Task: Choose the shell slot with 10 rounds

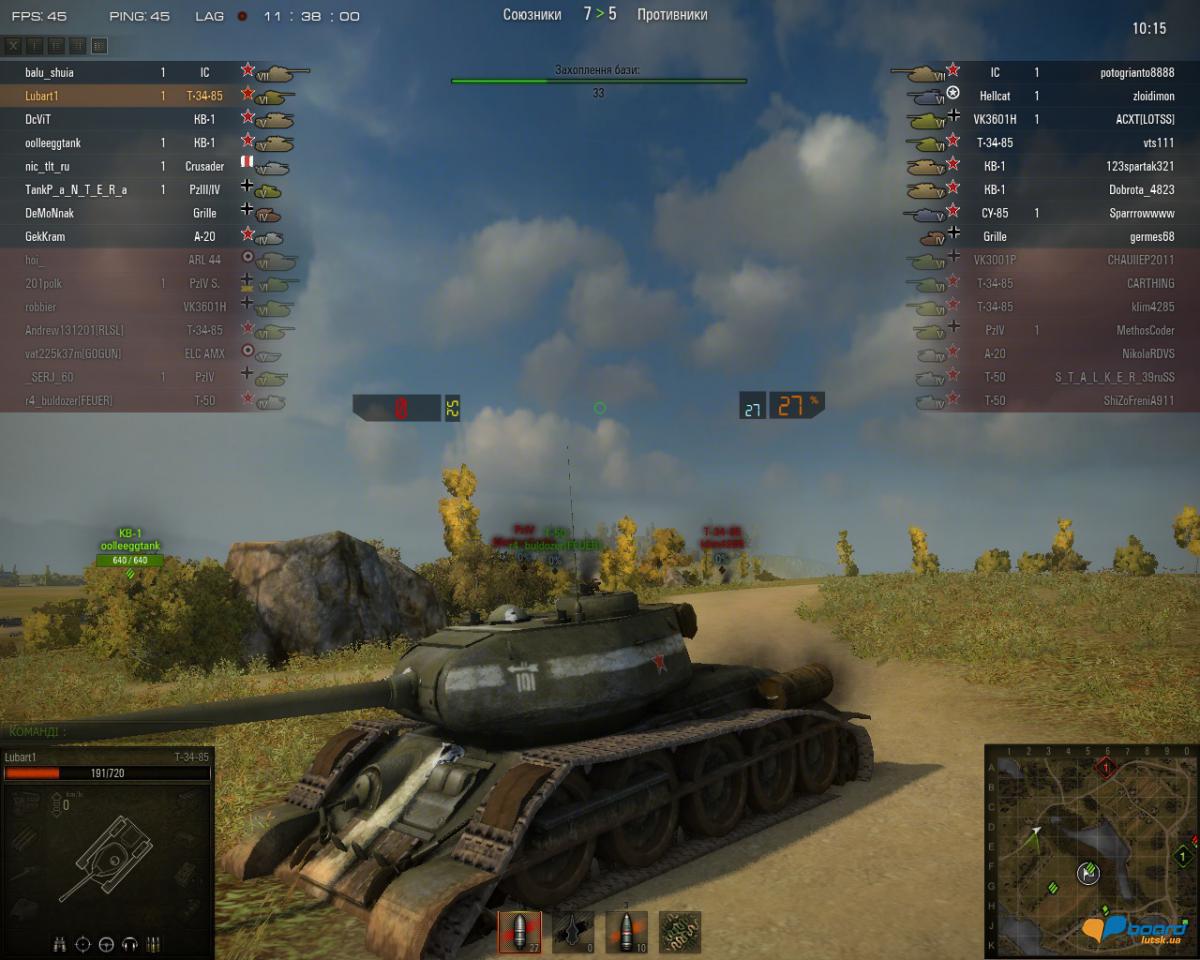Action: click(x=626, y=932)
